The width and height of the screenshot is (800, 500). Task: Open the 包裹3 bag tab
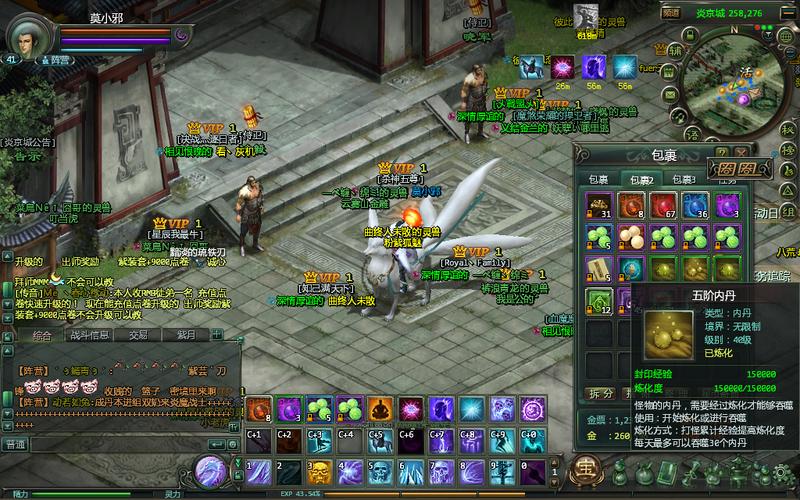point(684,179)
